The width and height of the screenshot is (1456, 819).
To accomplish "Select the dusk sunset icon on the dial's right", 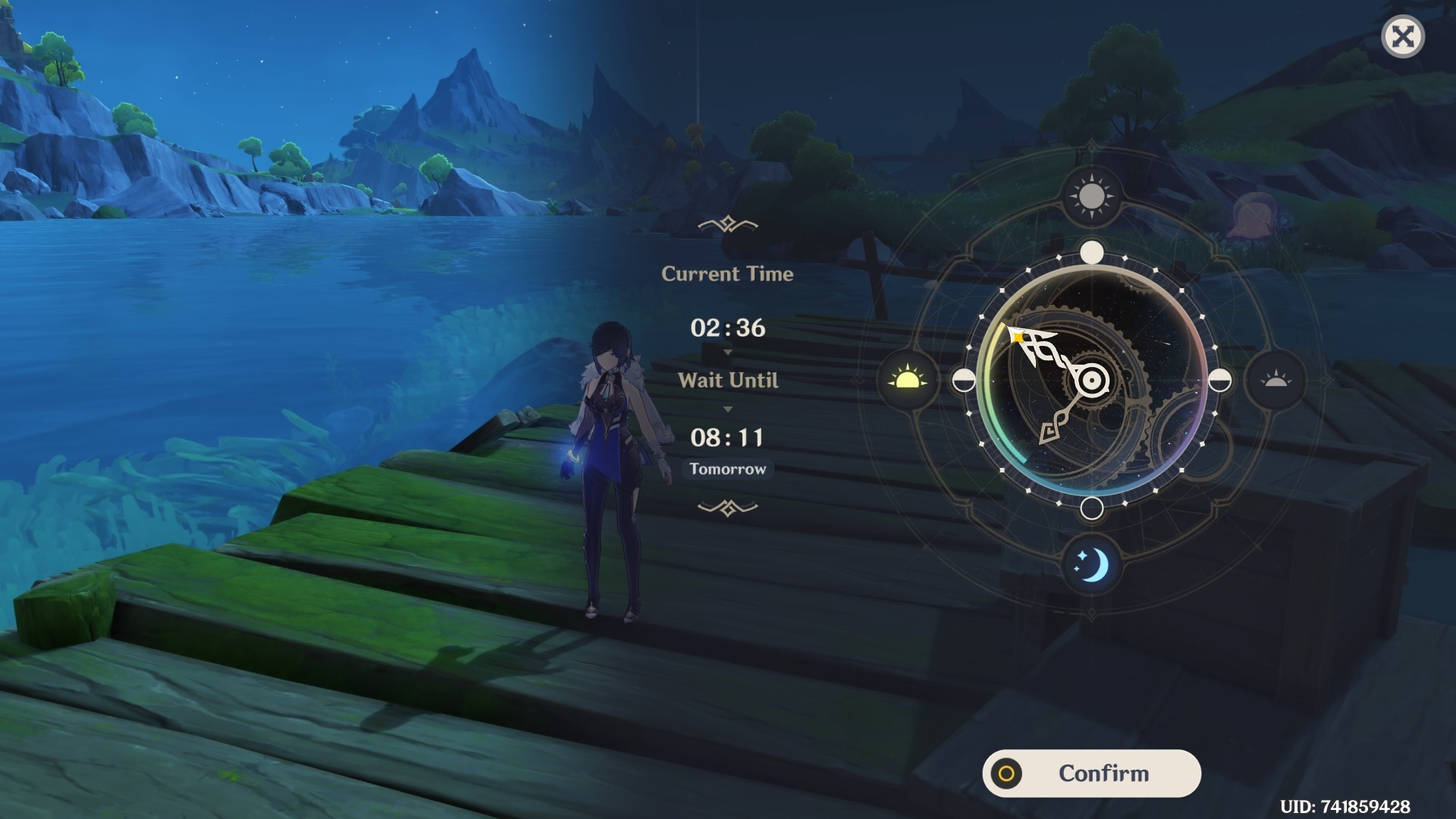I will 1276,381.
